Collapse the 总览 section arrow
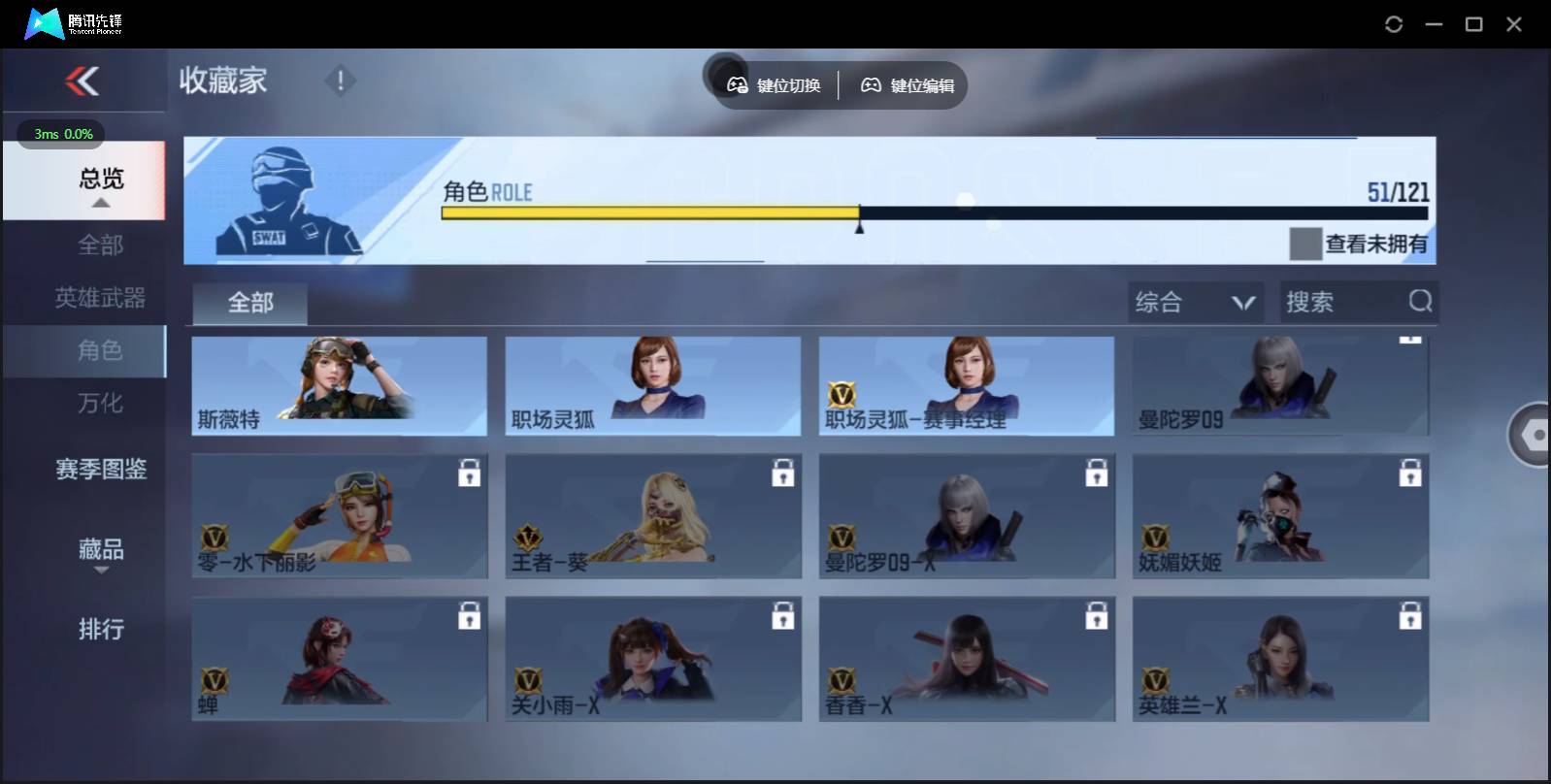Image resolution: width=1551 pixels, height=784 pixels. click(x=100, y=205)
